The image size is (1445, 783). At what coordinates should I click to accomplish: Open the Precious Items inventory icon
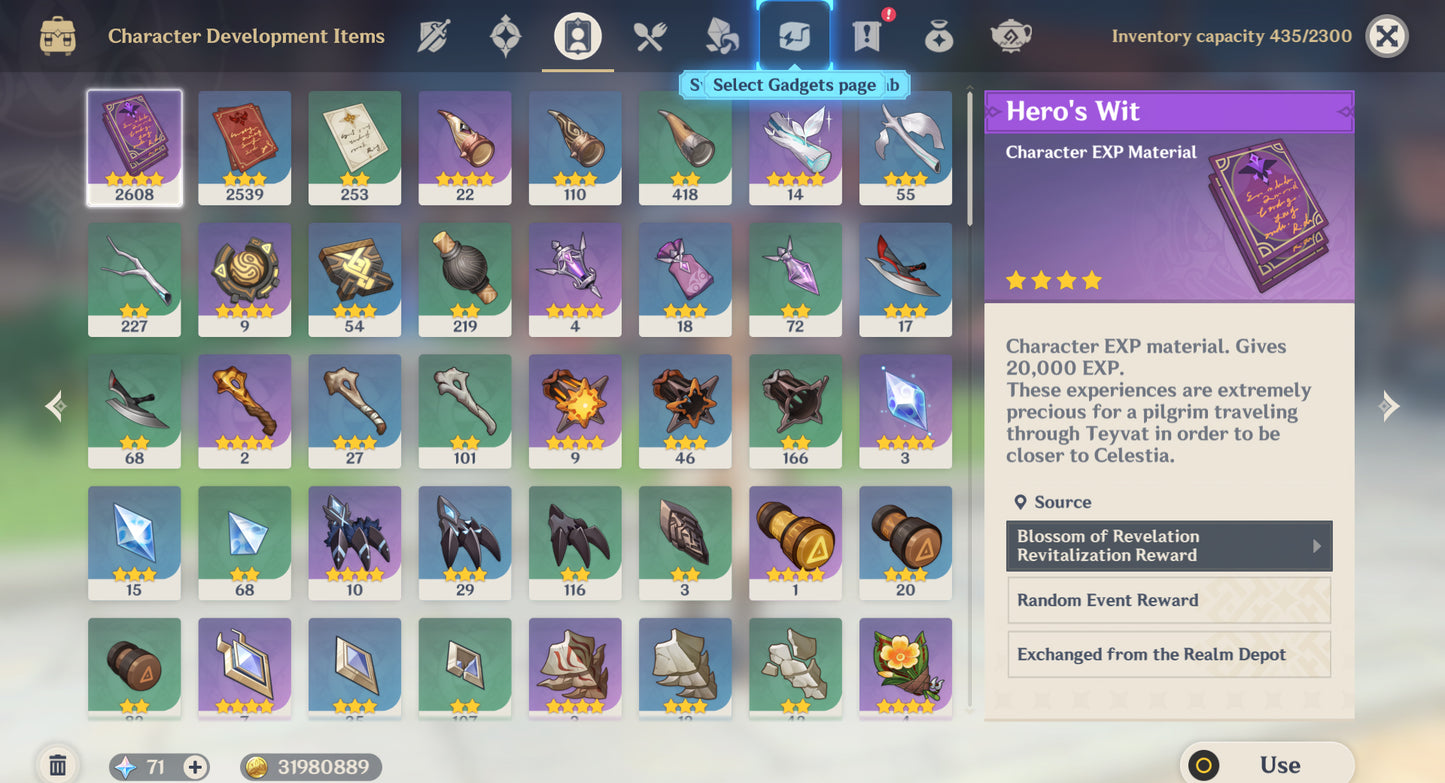point(937,35)
